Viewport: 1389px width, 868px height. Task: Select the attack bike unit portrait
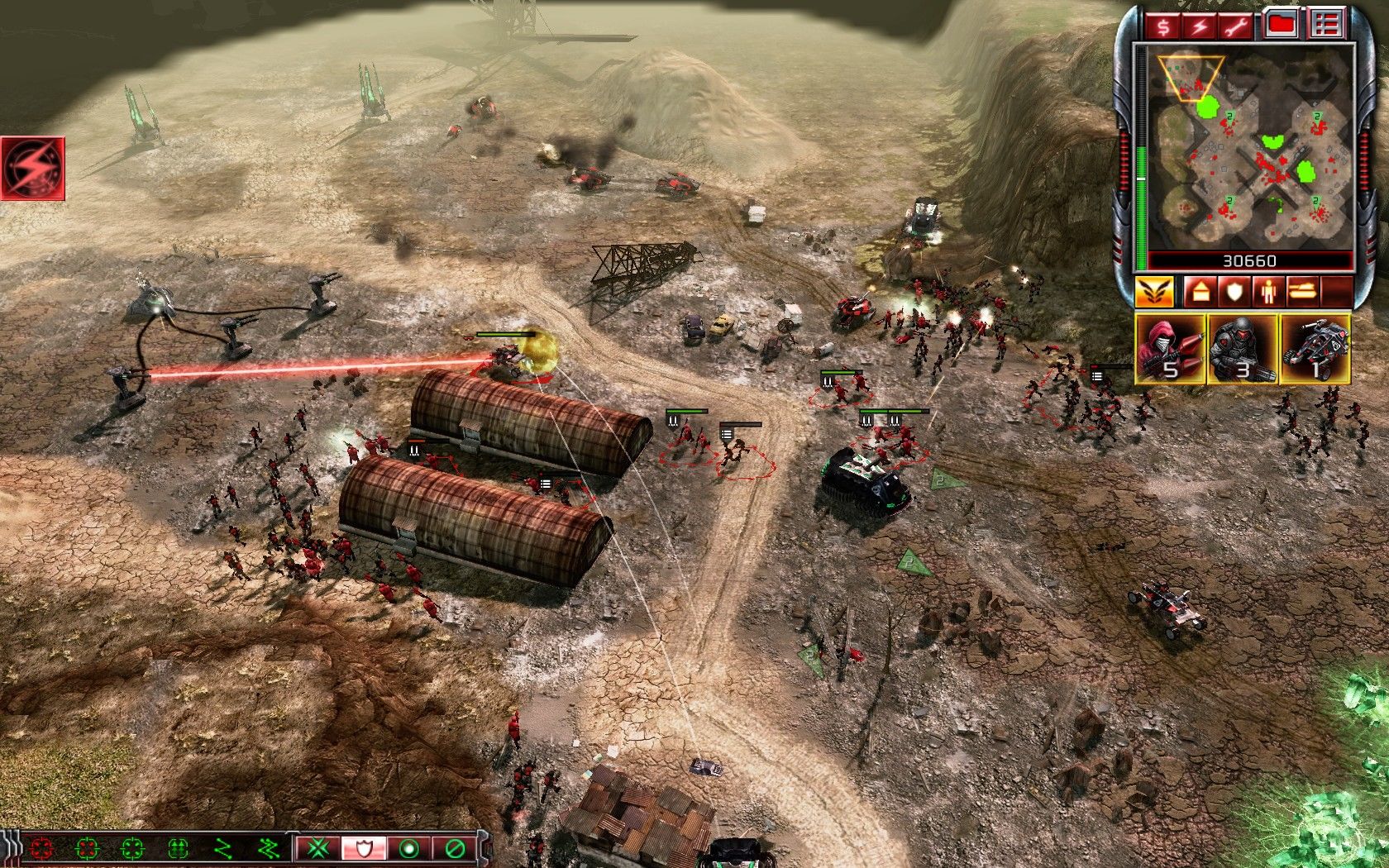tap(1315, 348)
